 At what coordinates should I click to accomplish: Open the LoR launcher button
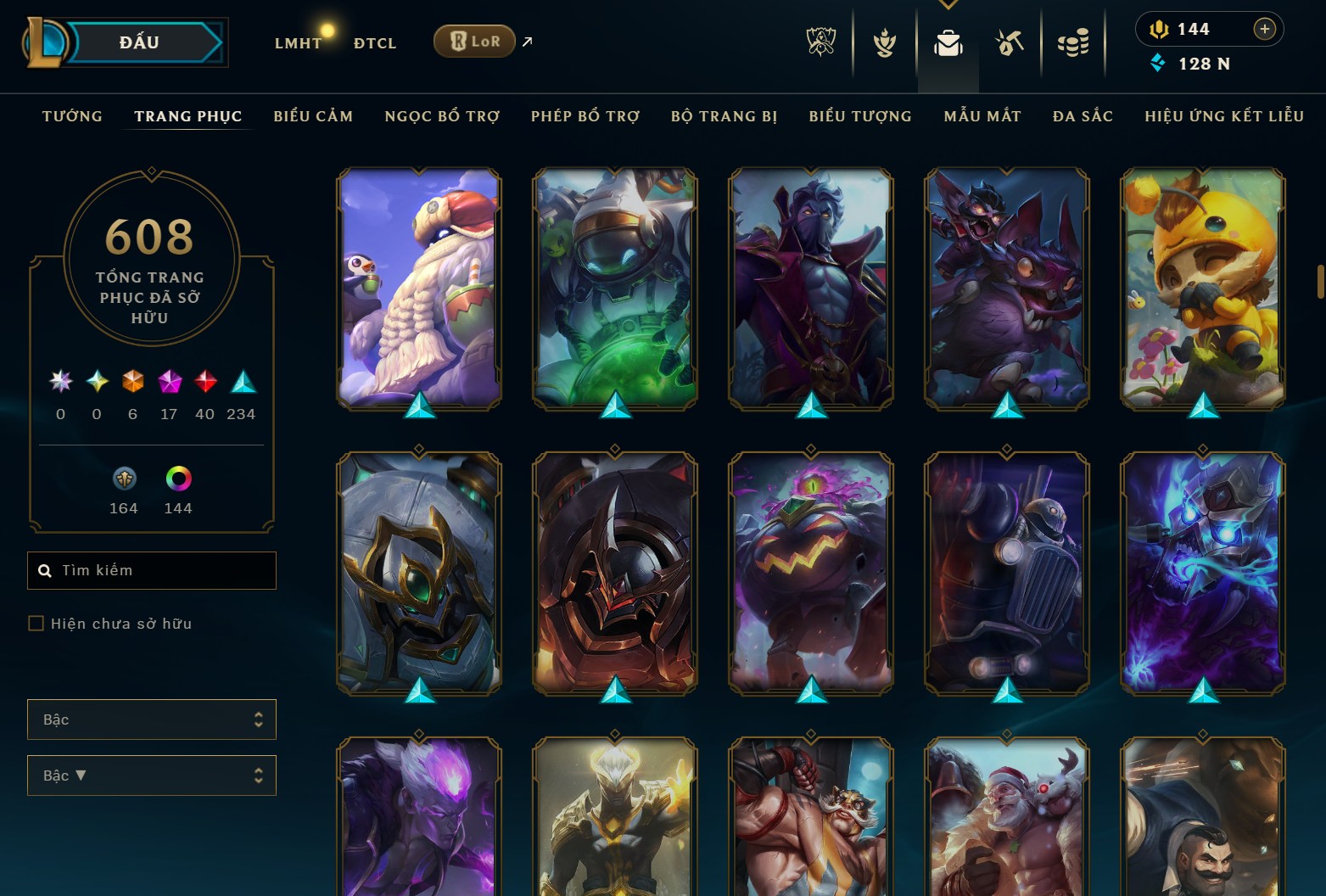point(473,40)
